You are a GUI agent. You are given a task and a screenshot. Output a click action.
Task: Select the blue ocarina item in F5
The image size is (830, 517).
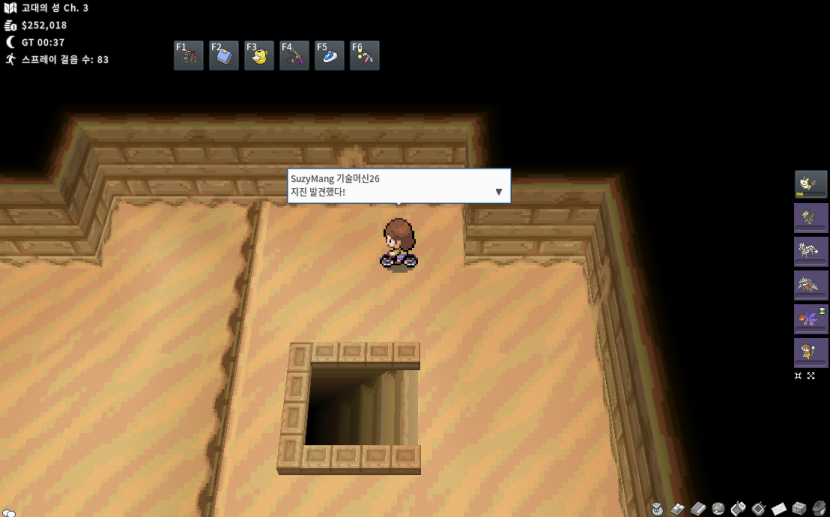[329, 56]
